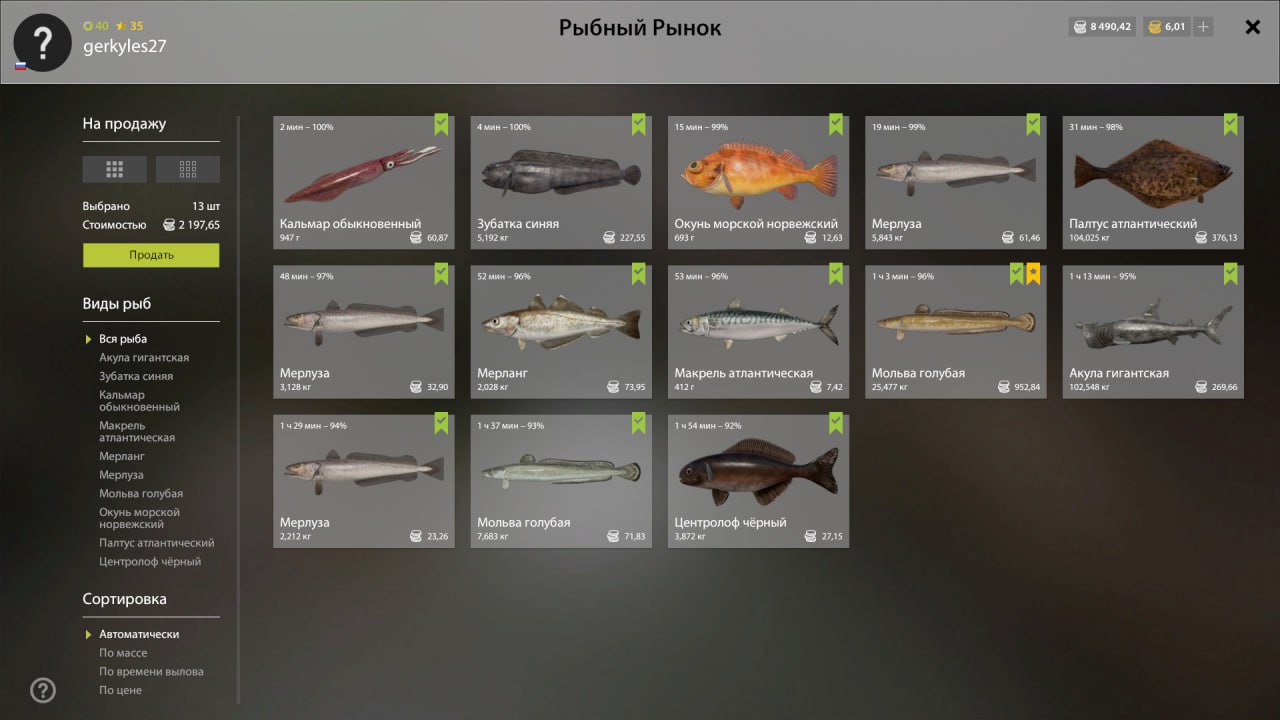Click the Макрель атлантическая fish card
Viewport: 1280px width, 720px height.
click(x=758, y=331)
